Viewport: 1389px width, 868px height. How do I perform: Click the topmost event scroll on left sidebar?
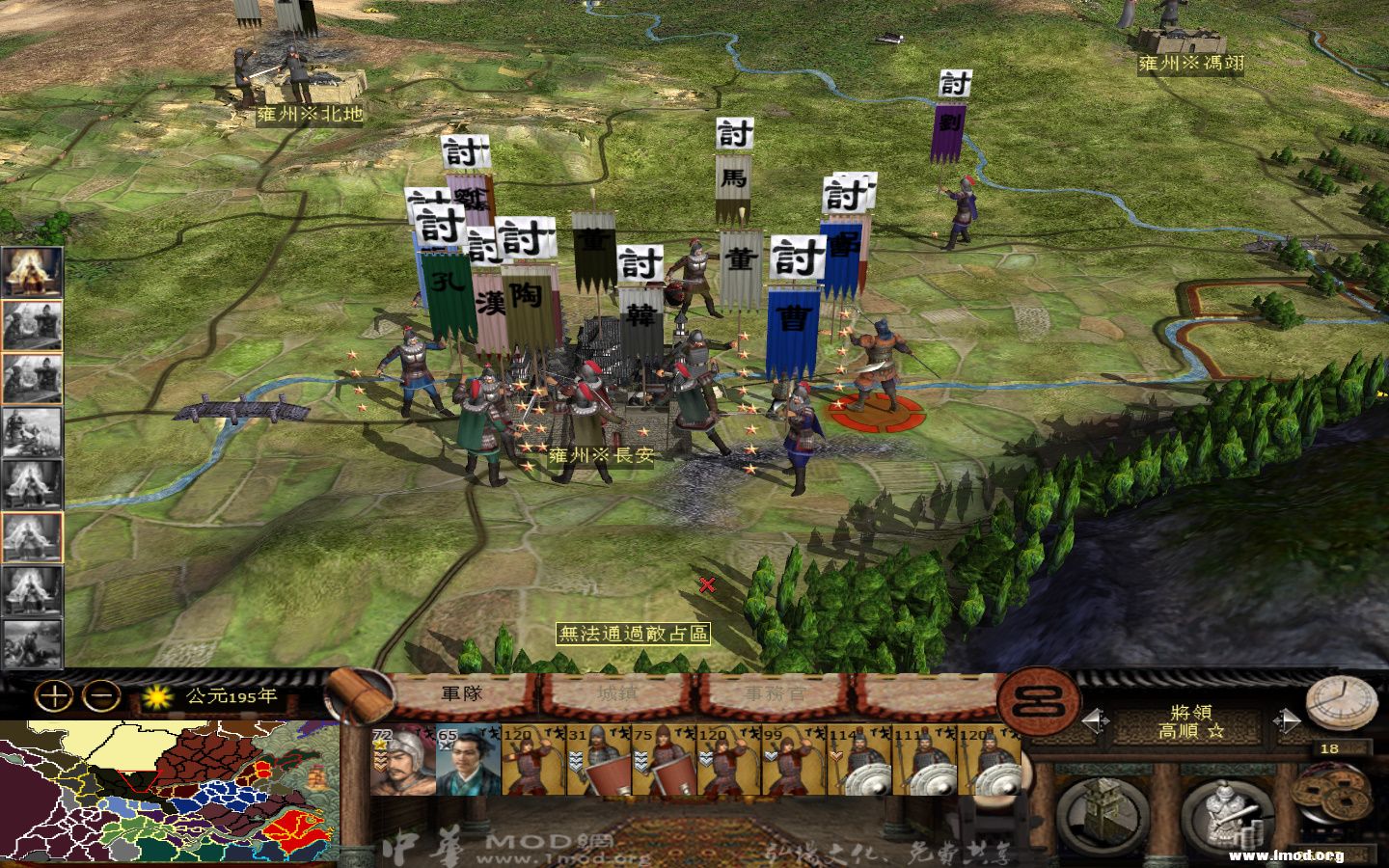(34, 273)
